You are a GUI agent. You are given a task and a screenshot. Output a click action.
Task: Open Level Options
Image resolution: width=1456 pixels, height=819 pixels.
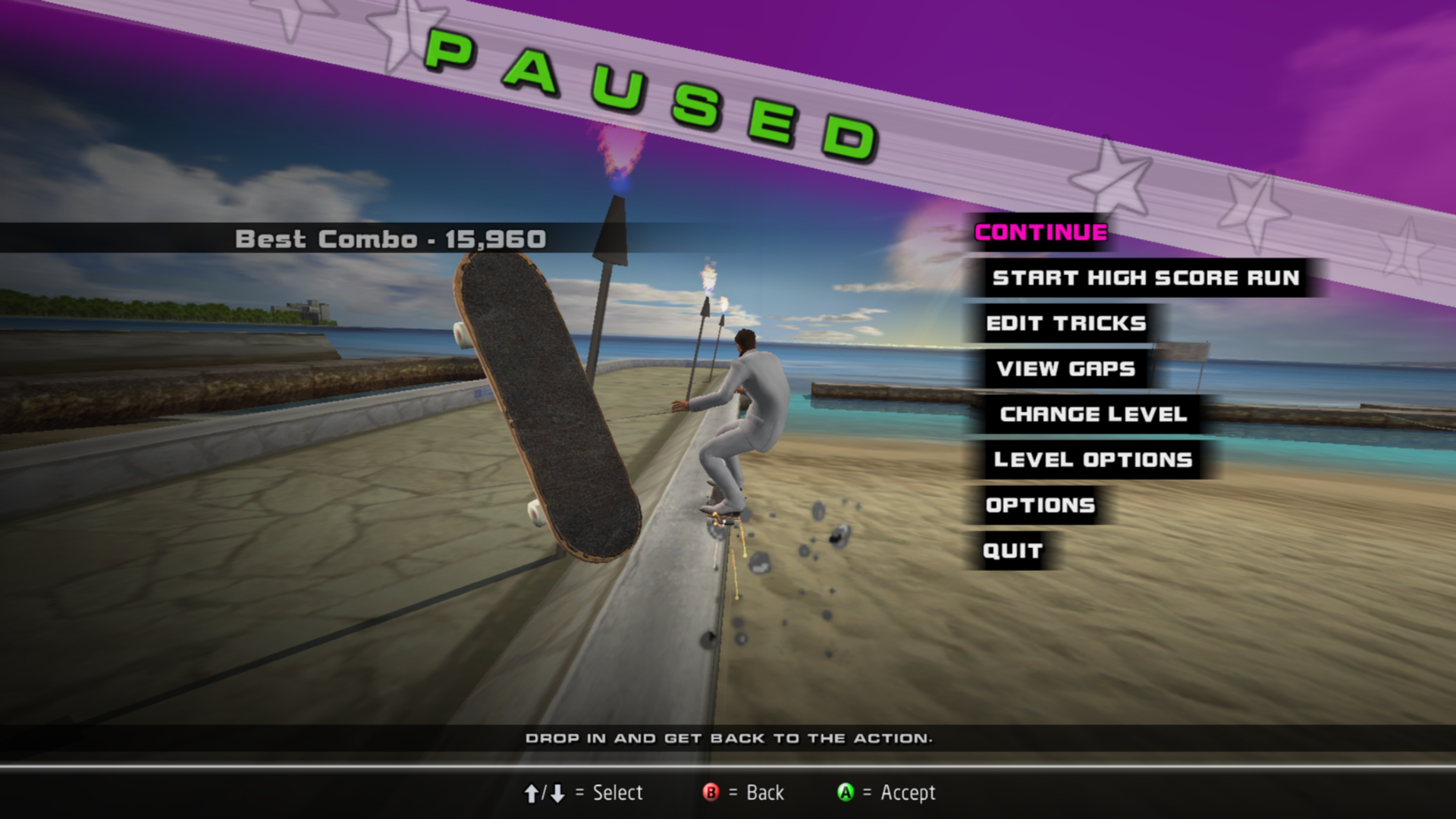tap(1093, 460)
